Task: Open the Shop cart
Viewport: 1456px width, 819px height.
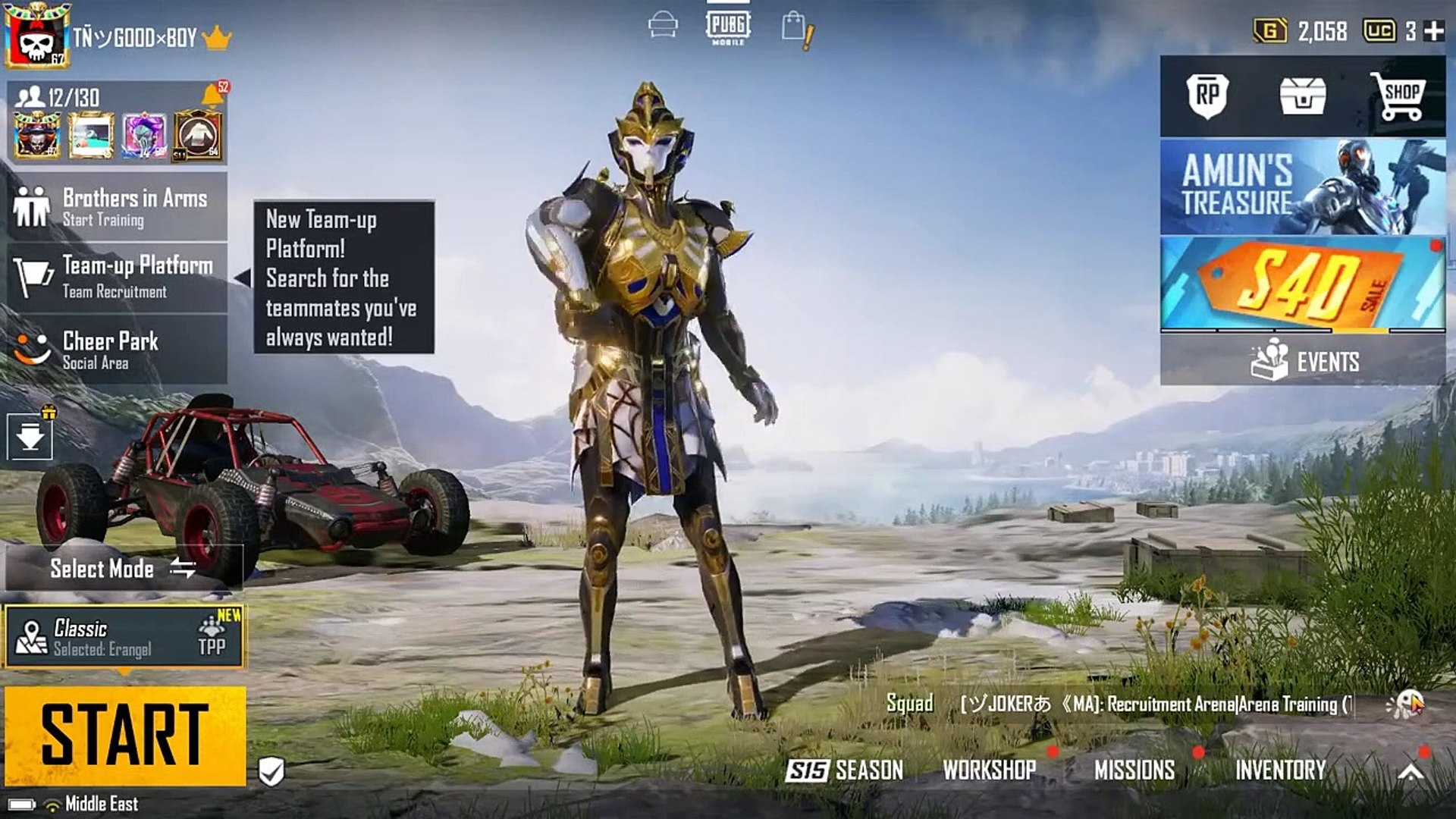Action: tap(1398, 96)
